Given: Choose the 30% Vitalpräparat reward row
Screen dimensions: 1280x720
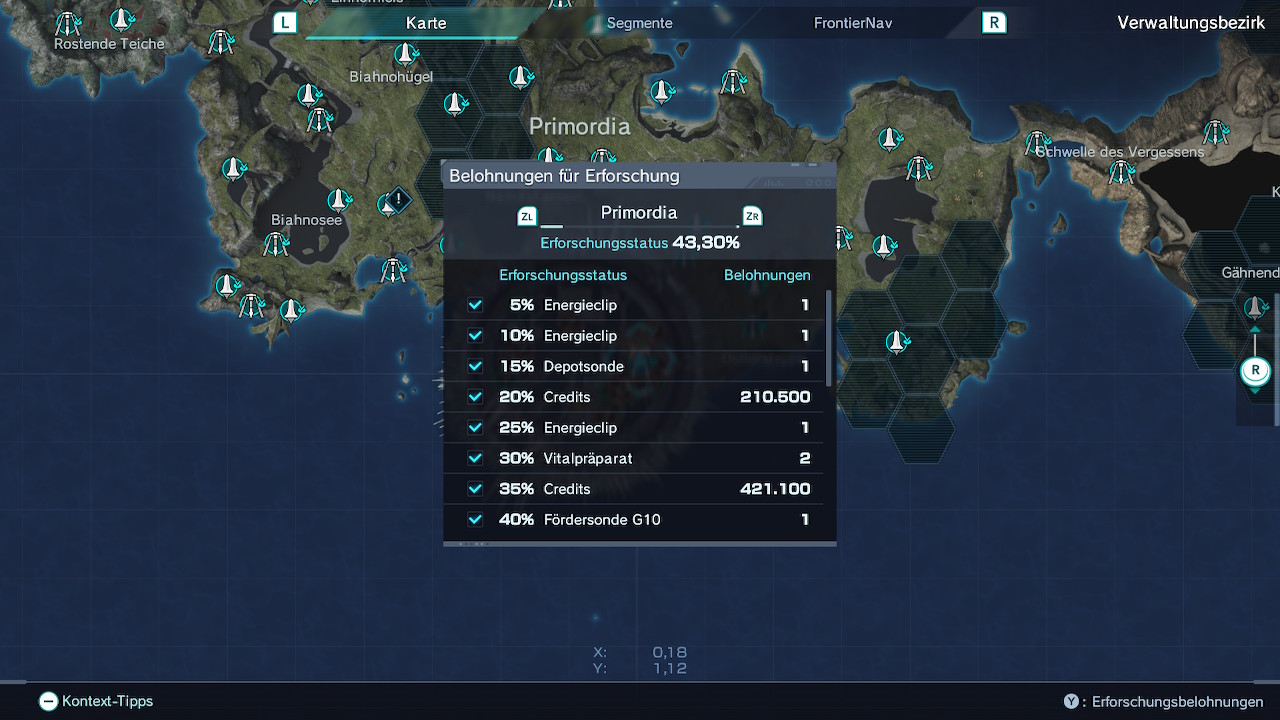Looking at the screenshot, I should pyautogui.click(x=638, y=458).
